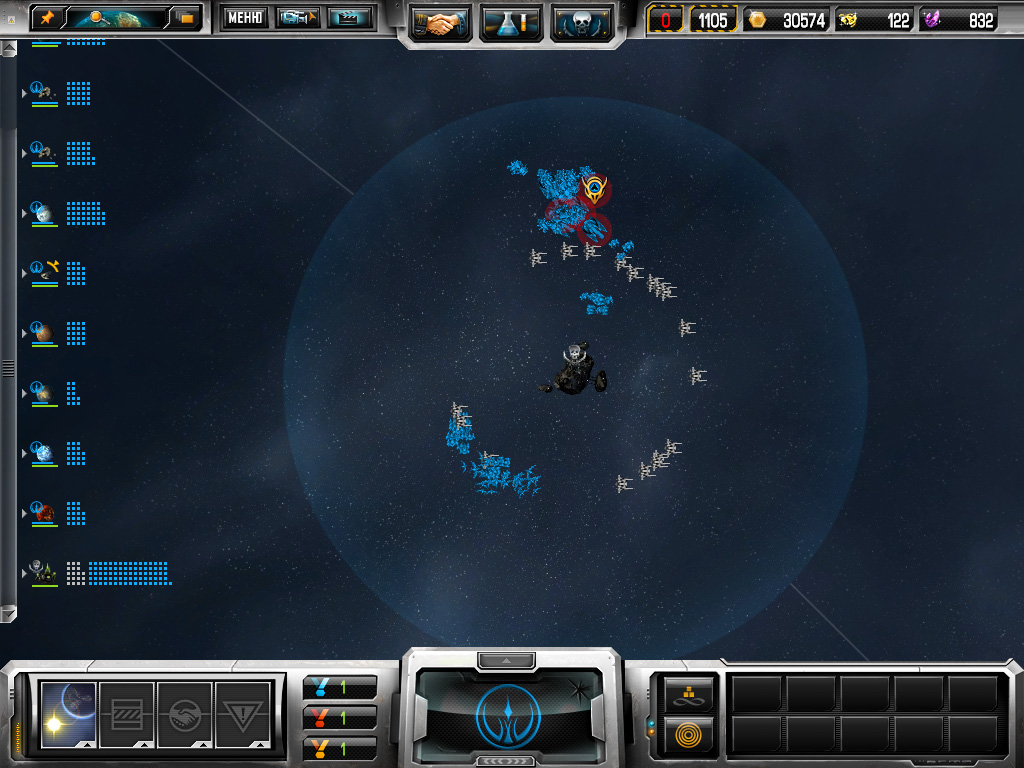Select the red volcanic planet in empire tree
Viewport: 1024px width, 768px height.
tap(44, 512)
